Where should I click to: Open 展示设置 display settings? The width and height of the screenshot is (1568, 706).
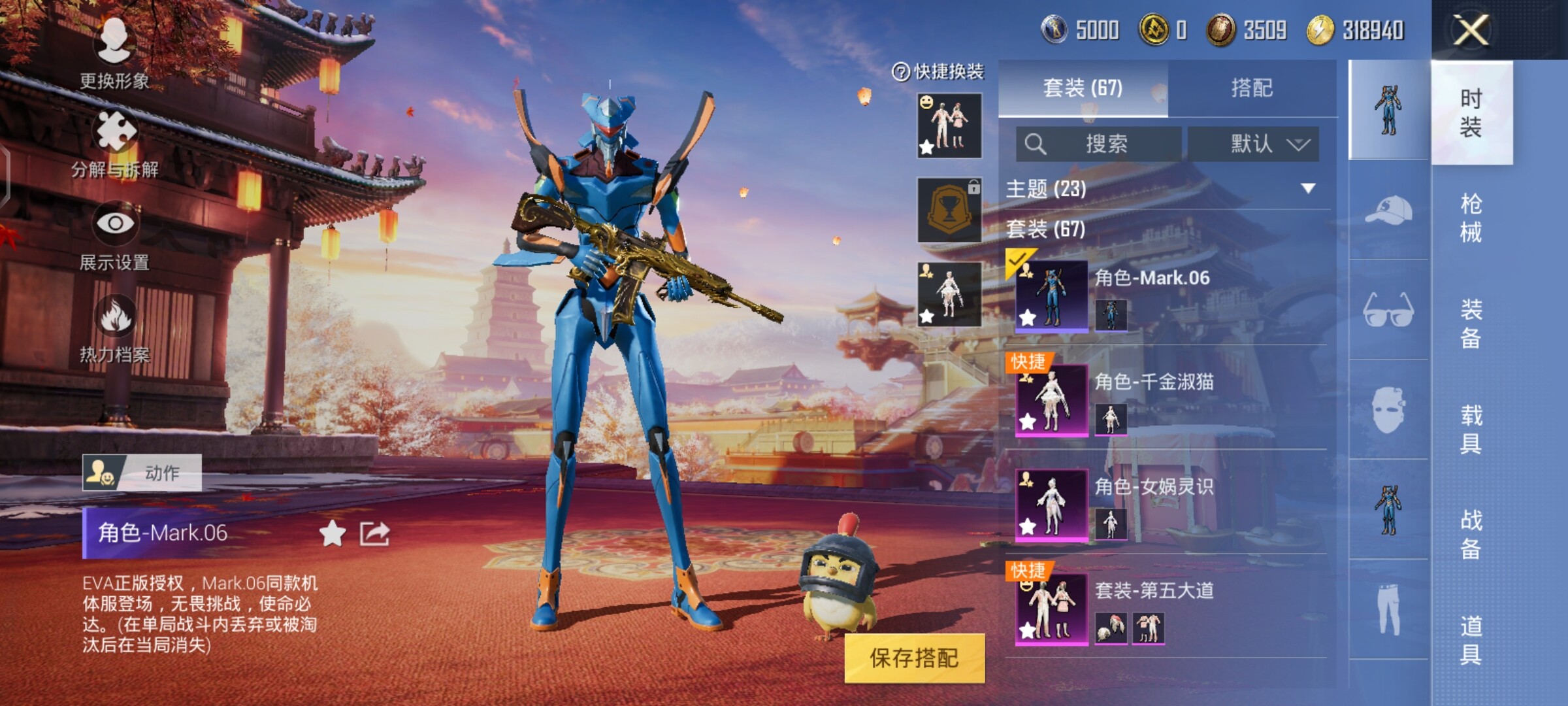pos(115,237)
